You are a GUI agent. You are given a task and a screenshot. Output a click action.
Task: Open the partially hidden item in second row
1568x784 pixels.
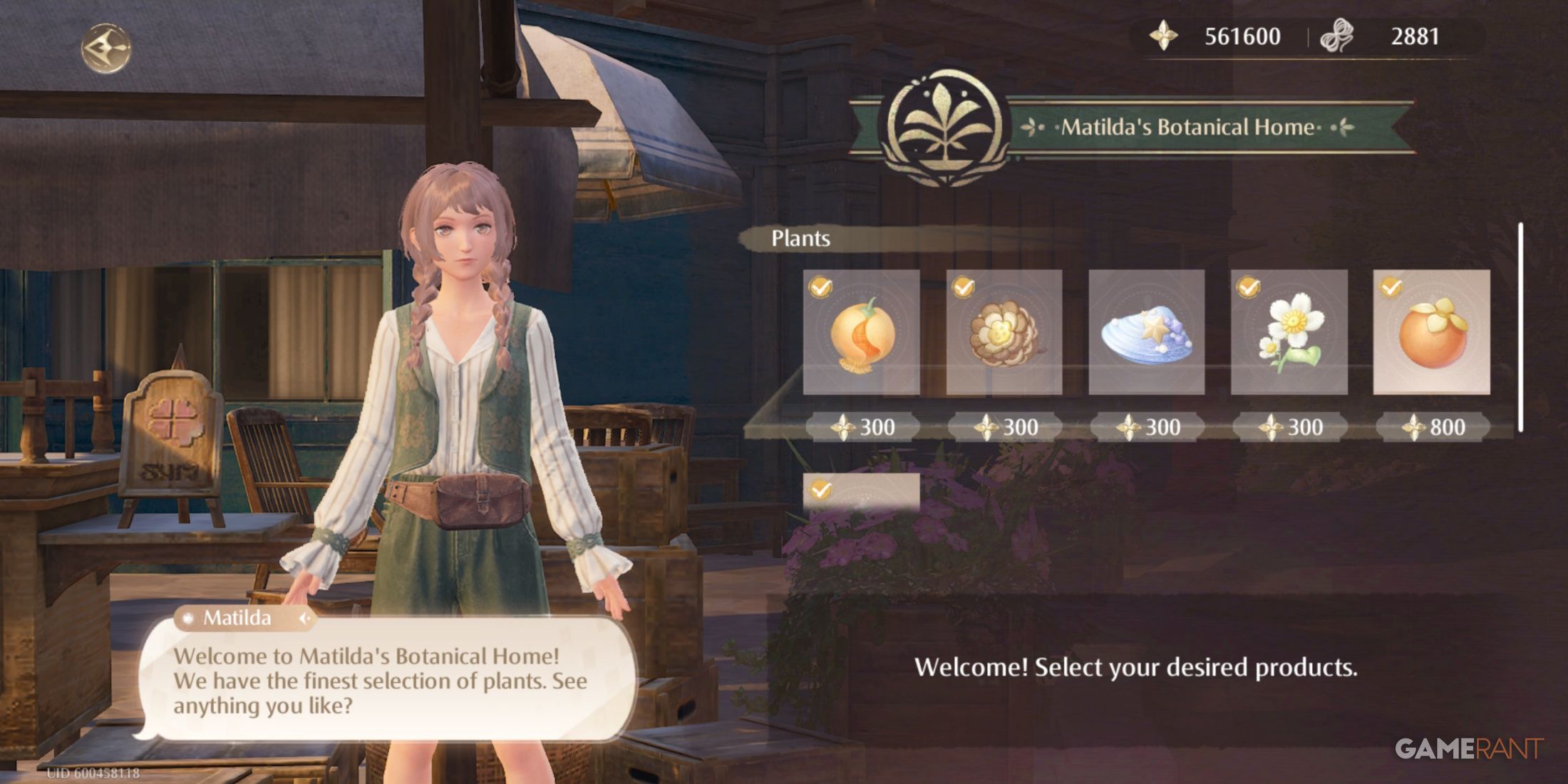coord(861,492)
